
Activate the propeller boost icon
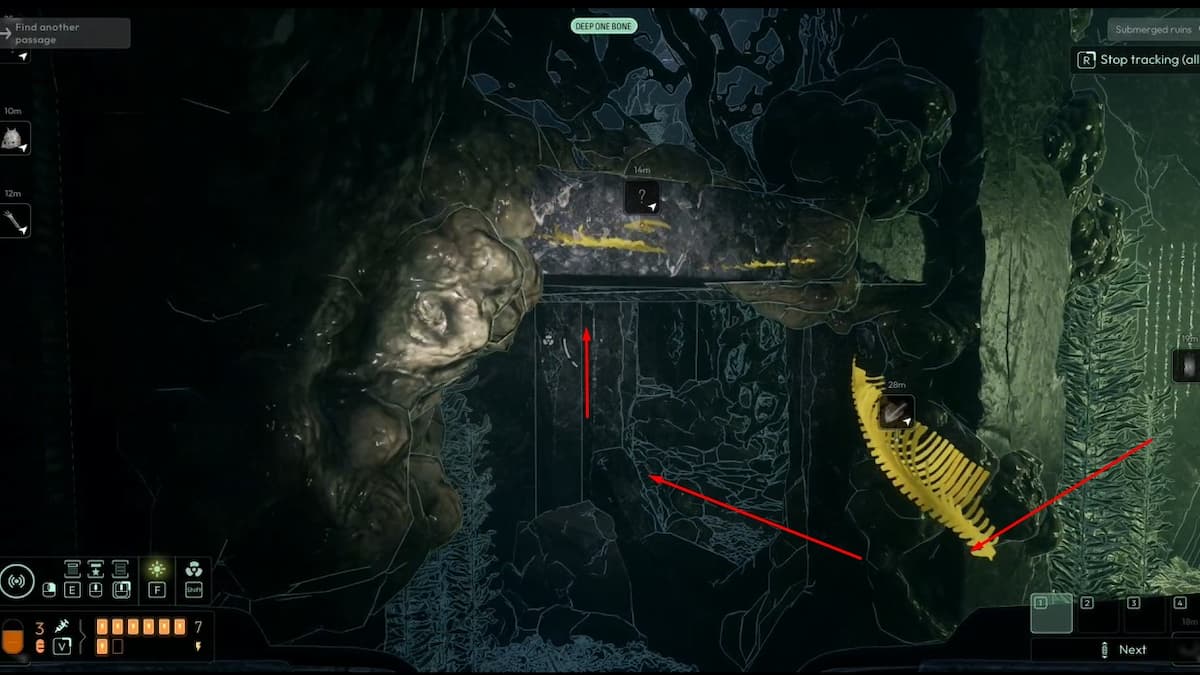click(194, 569)
